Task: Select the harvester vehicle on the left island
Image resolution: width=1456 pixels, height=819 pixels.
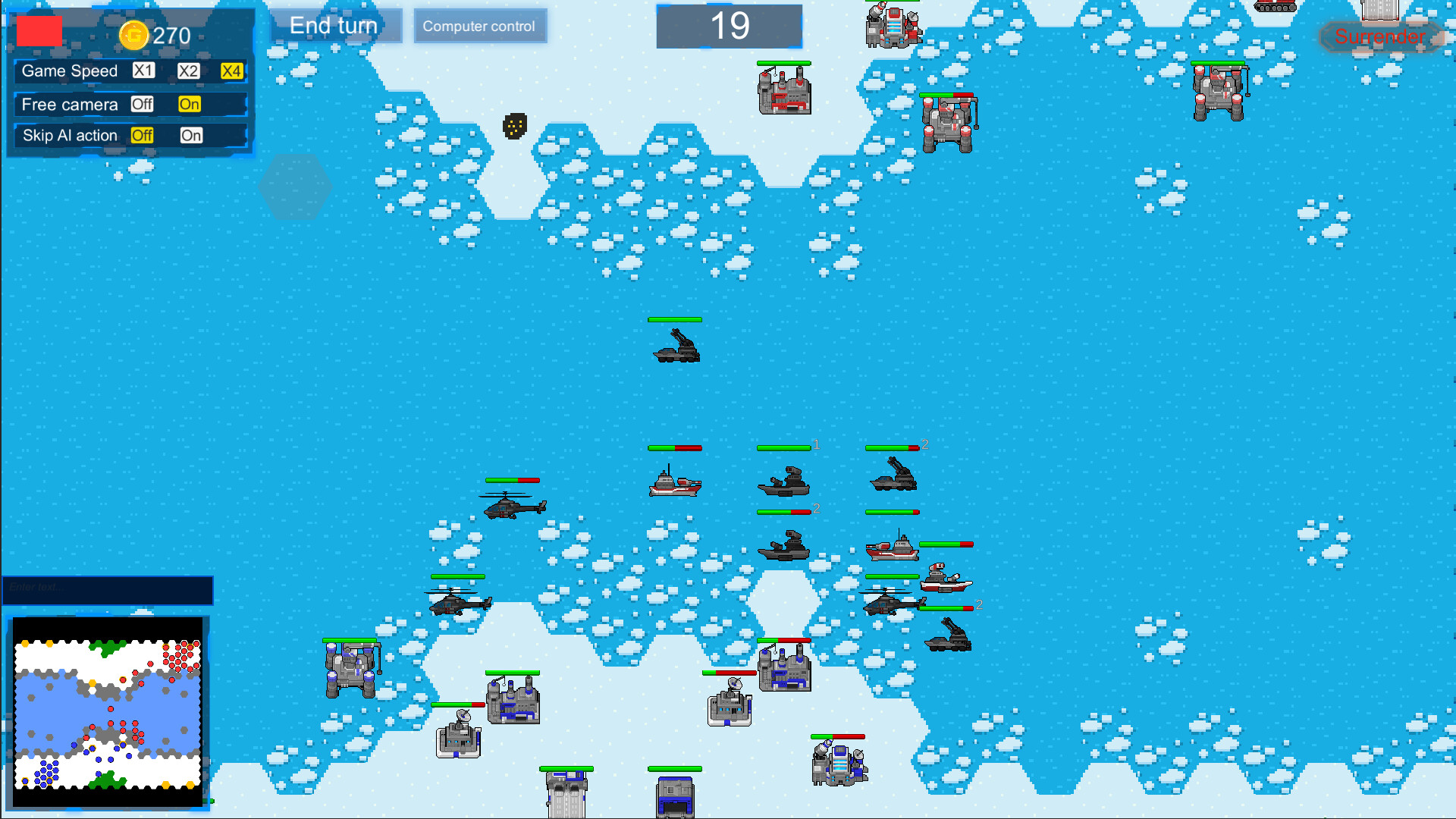Action: [x=350, y=667]
